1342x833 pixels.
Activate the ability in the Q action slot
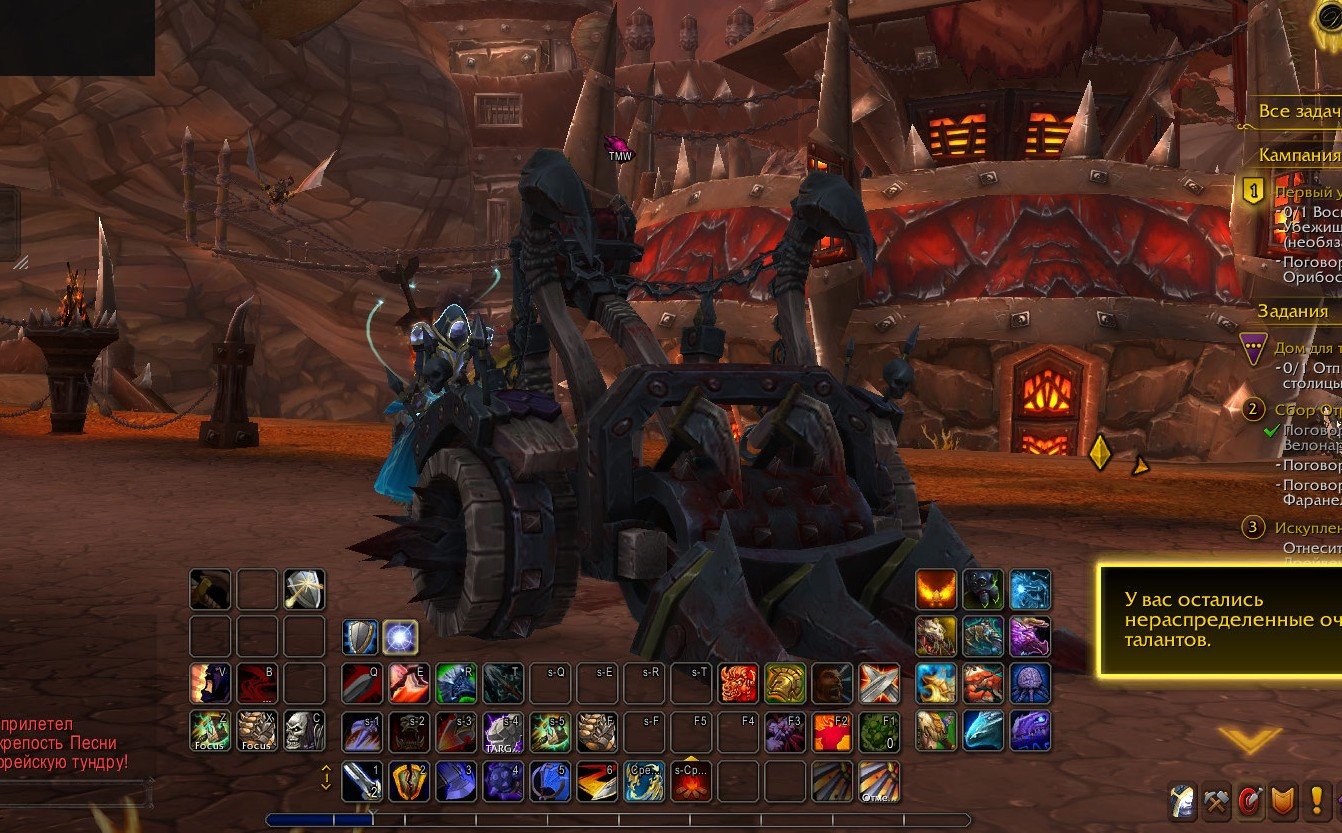pyautogui.click(x=360, y=683)
